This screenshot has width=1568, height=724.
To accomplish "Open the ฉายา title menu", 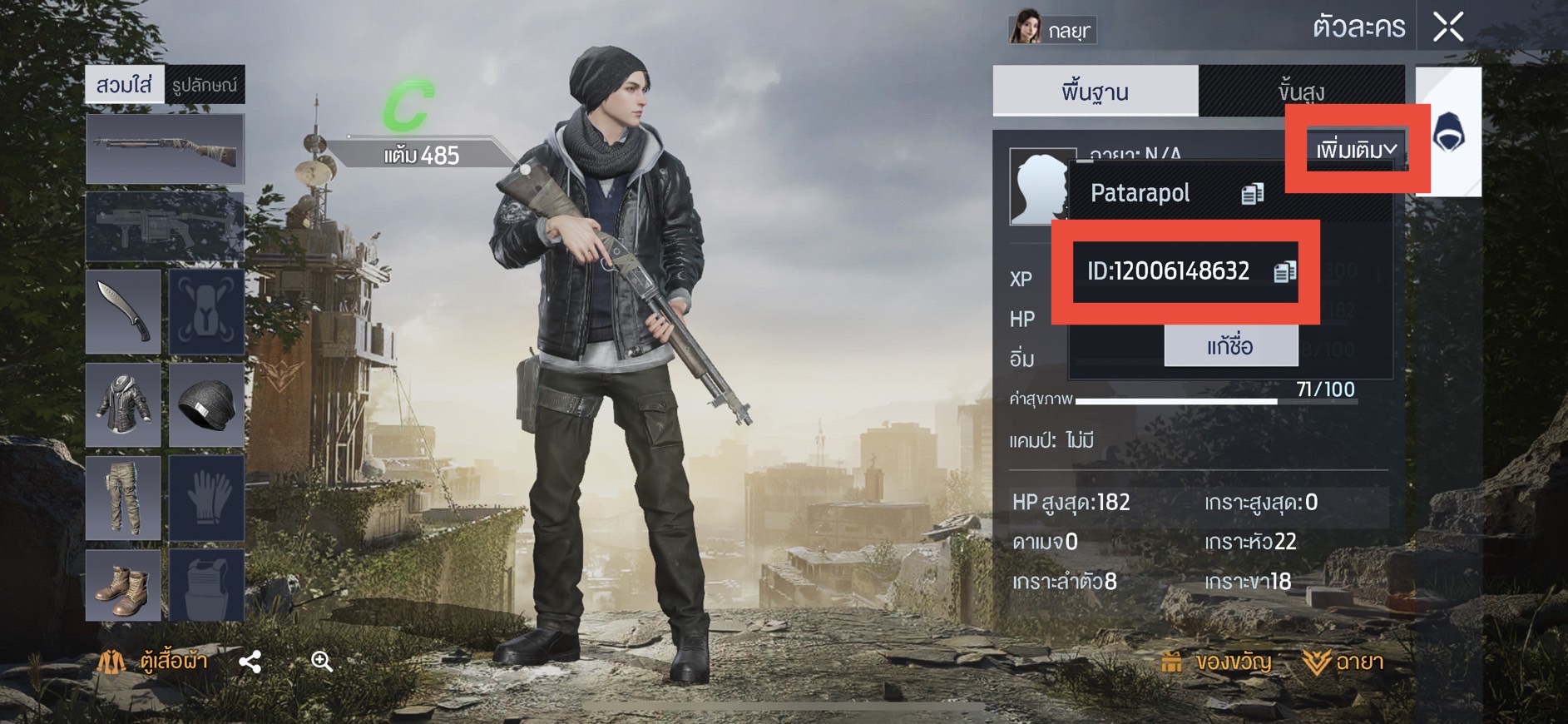I will [1343, 662].
